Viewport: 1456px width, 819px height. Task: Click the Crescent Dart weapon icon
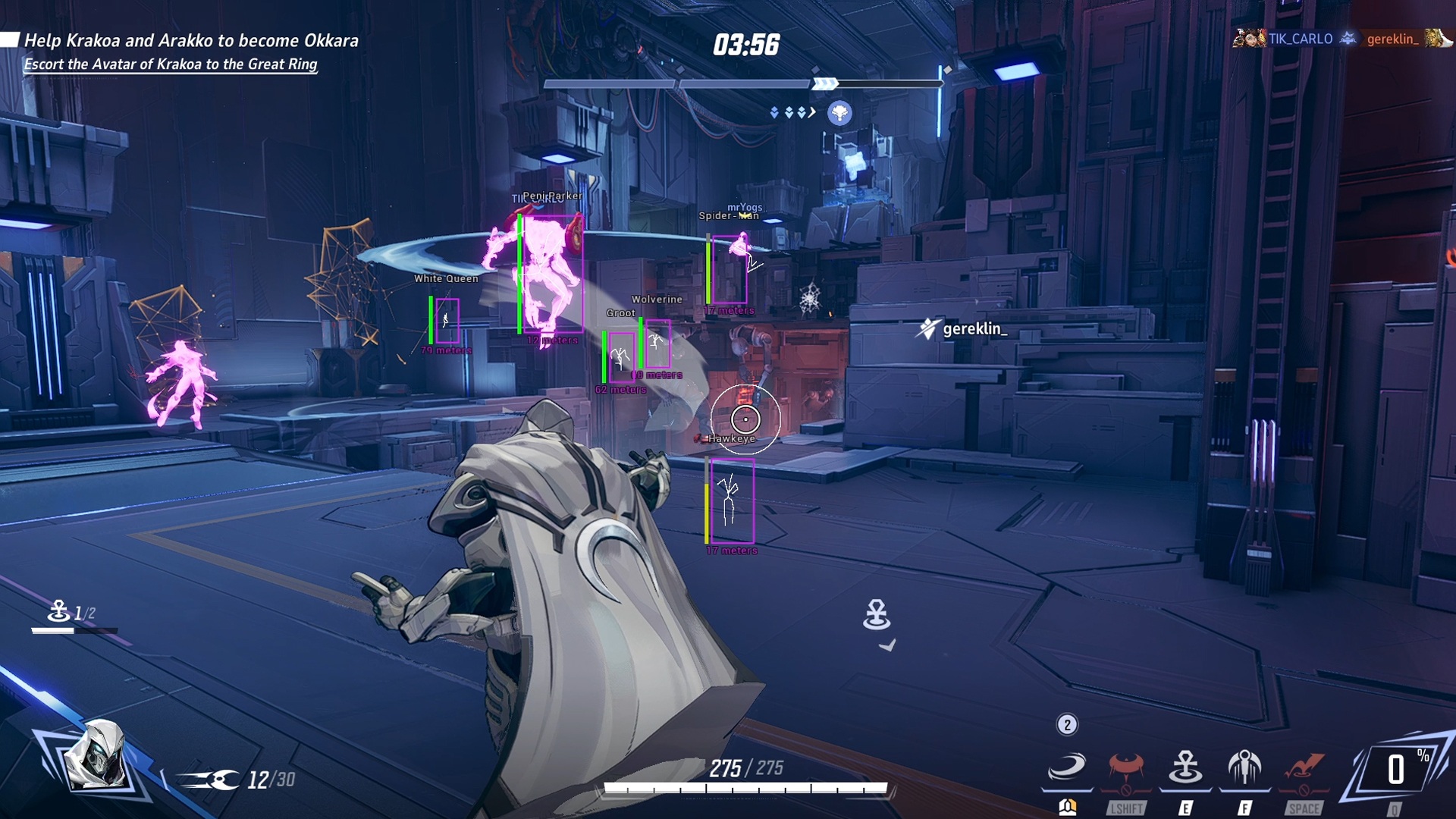[x=209, y=780]
